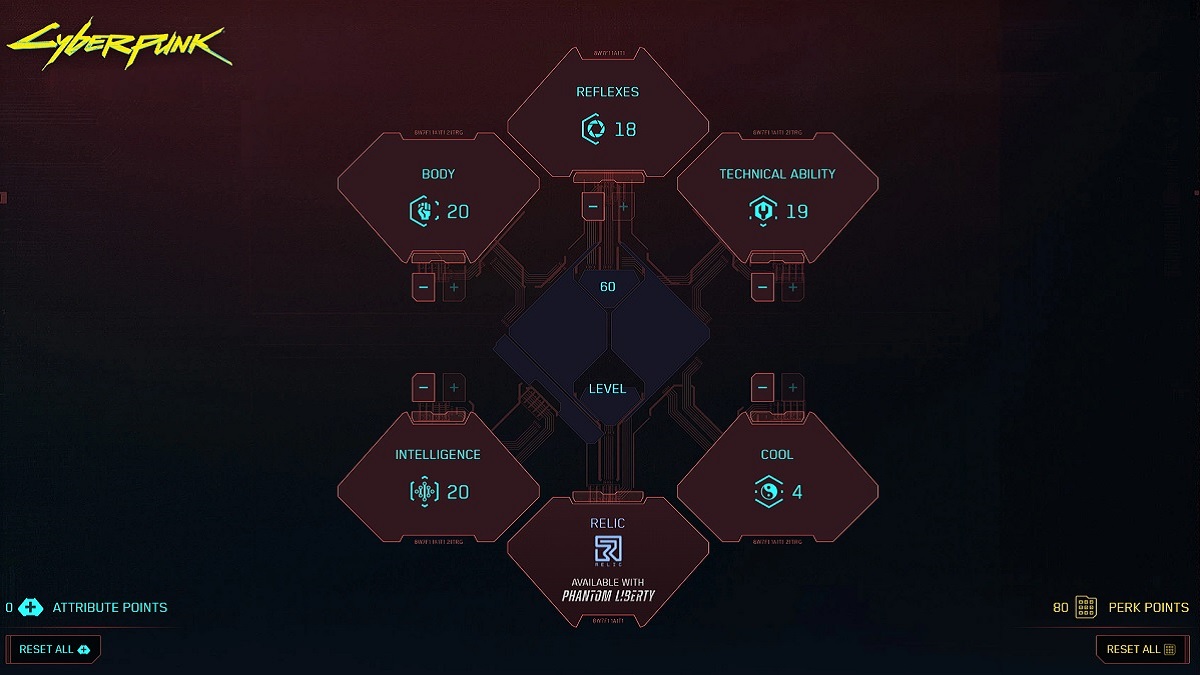This screenshot has width=1200, height=675.
Task: Select the Body attribute panel
Action: pyautogui.click(x=438, y=195)
